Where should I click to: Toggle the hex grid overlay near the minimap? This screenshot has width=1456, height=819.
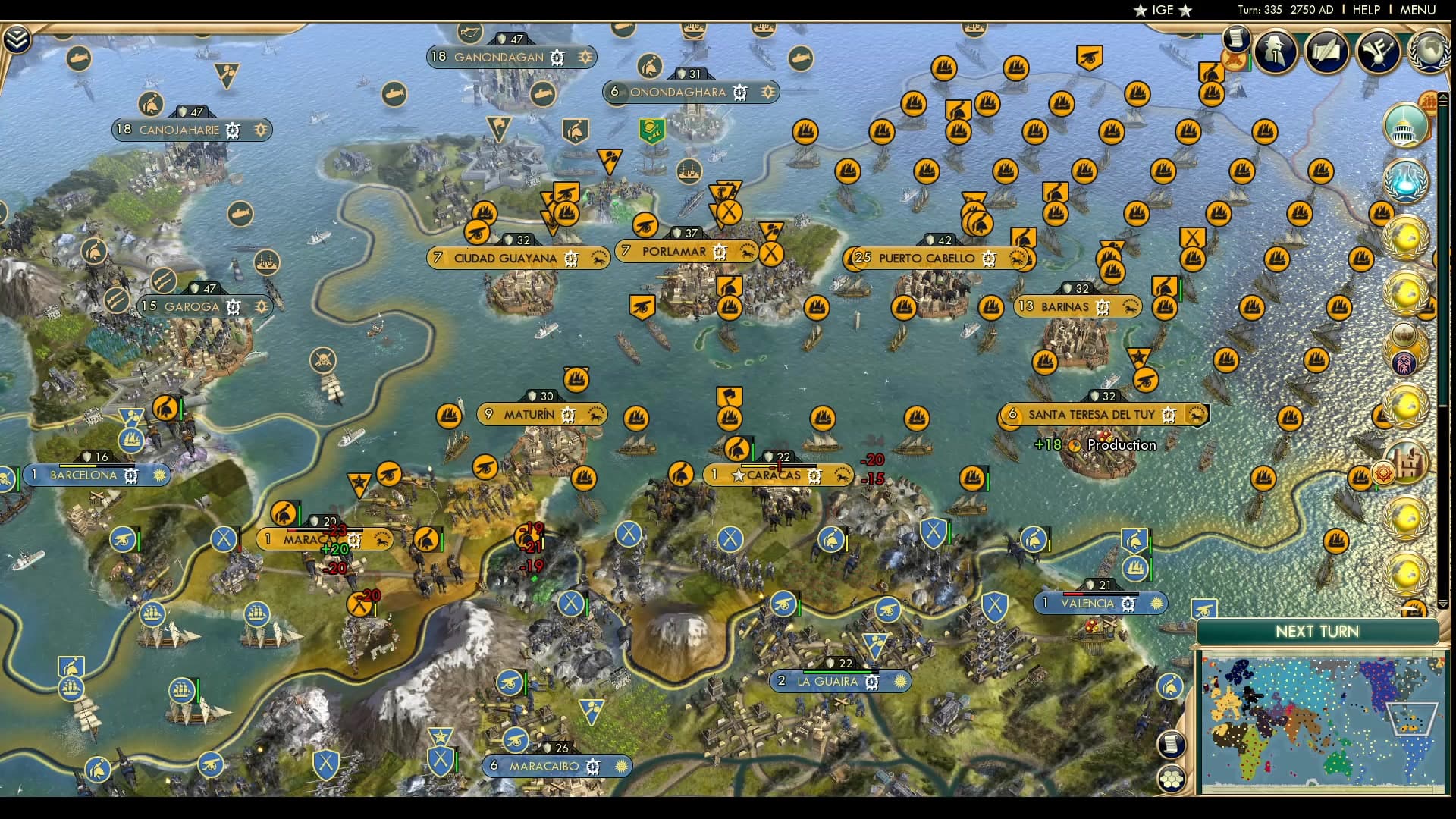coord(1171,779)
